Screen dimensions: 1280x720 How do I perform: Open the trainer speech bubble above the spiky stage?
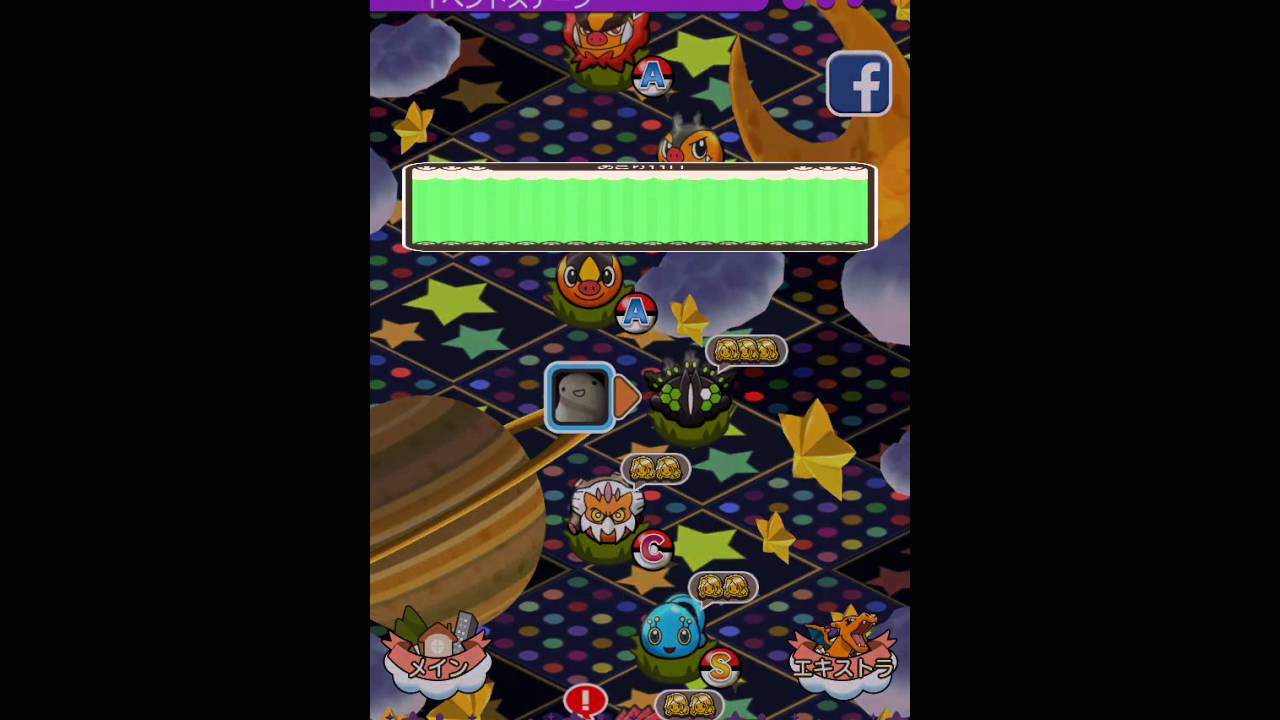coord(745,351)
